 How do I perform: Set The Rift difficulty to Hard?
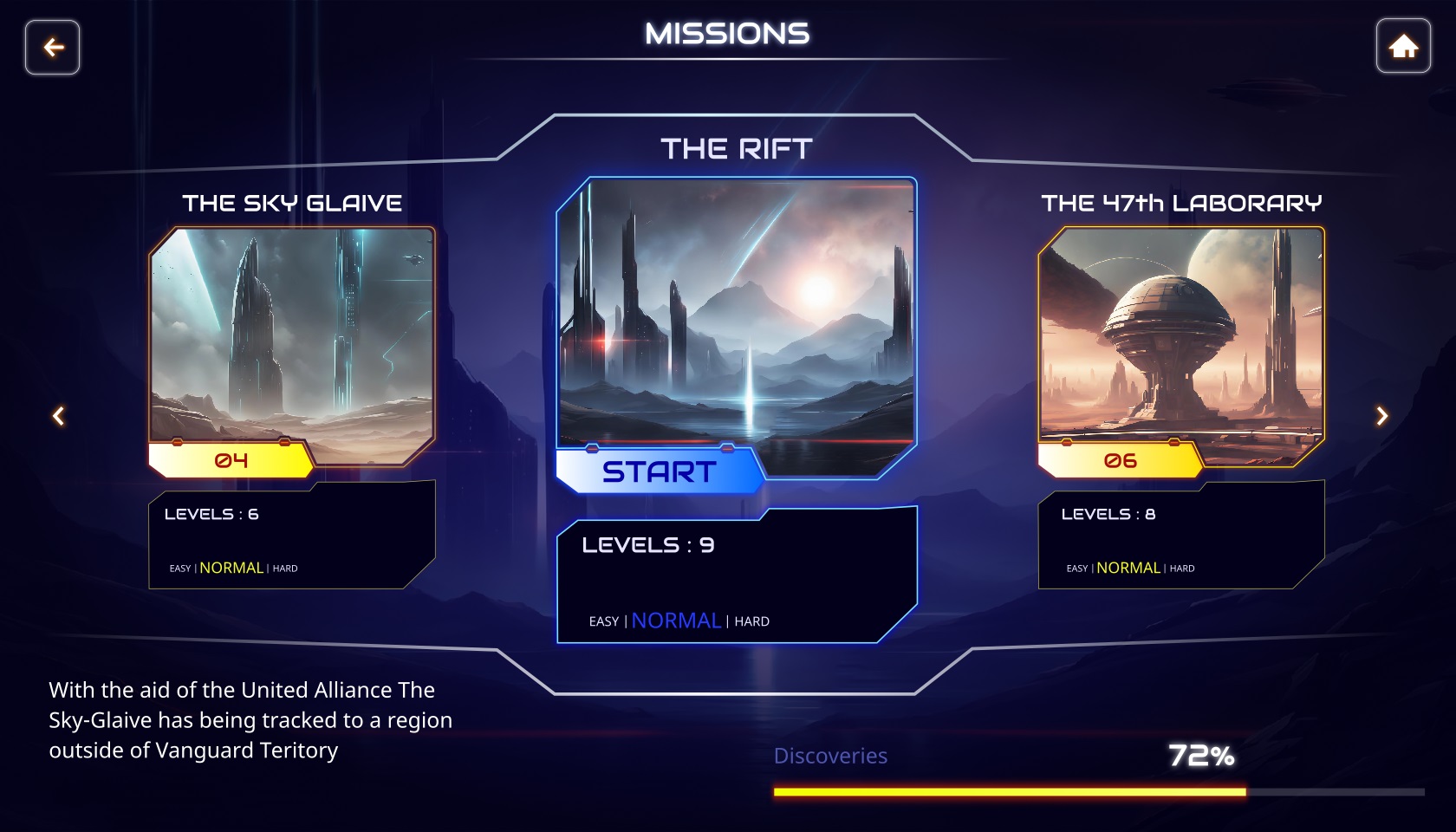click(x=751, y=621)
